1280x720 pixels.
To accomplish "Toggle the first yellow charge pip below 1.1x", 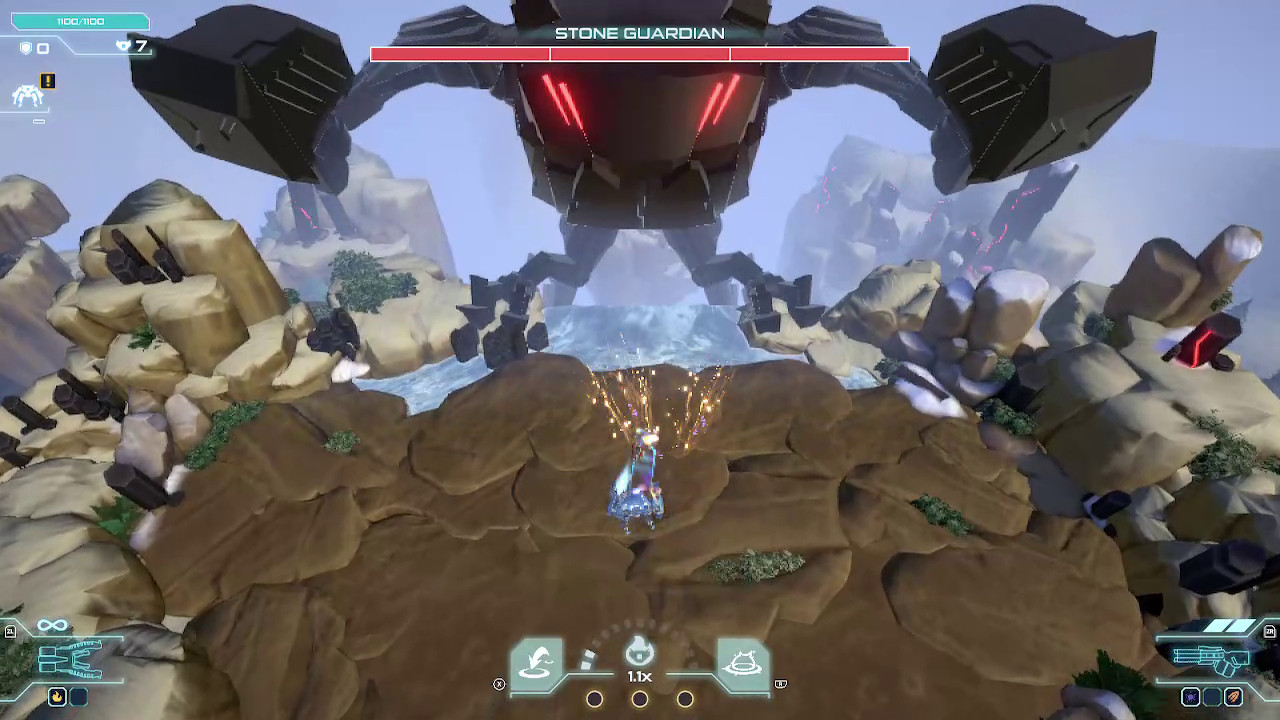I will point(594,699).
